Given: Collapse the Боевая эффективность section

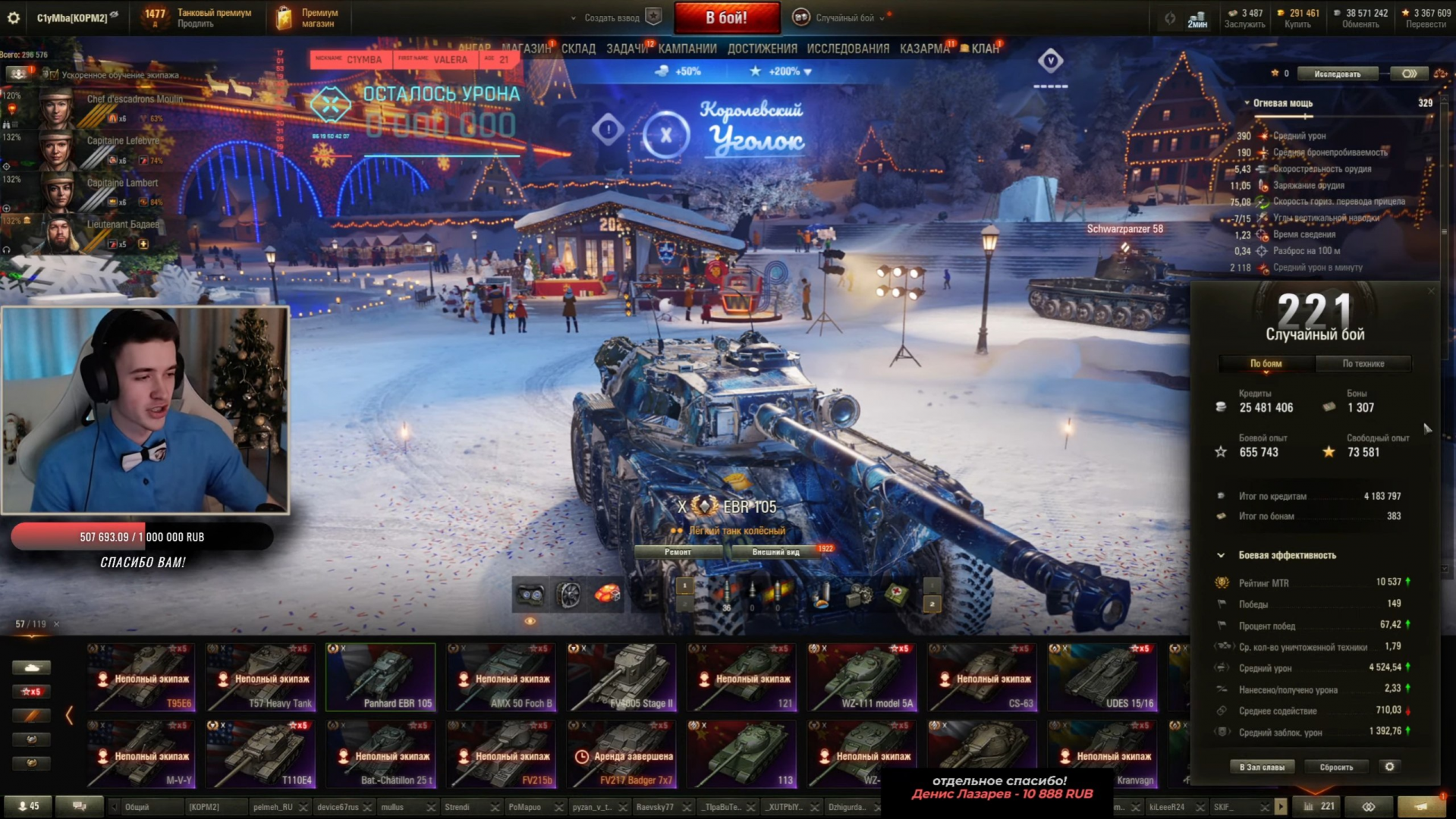Looking at the screenshot, I should (x=1221, y=555).
